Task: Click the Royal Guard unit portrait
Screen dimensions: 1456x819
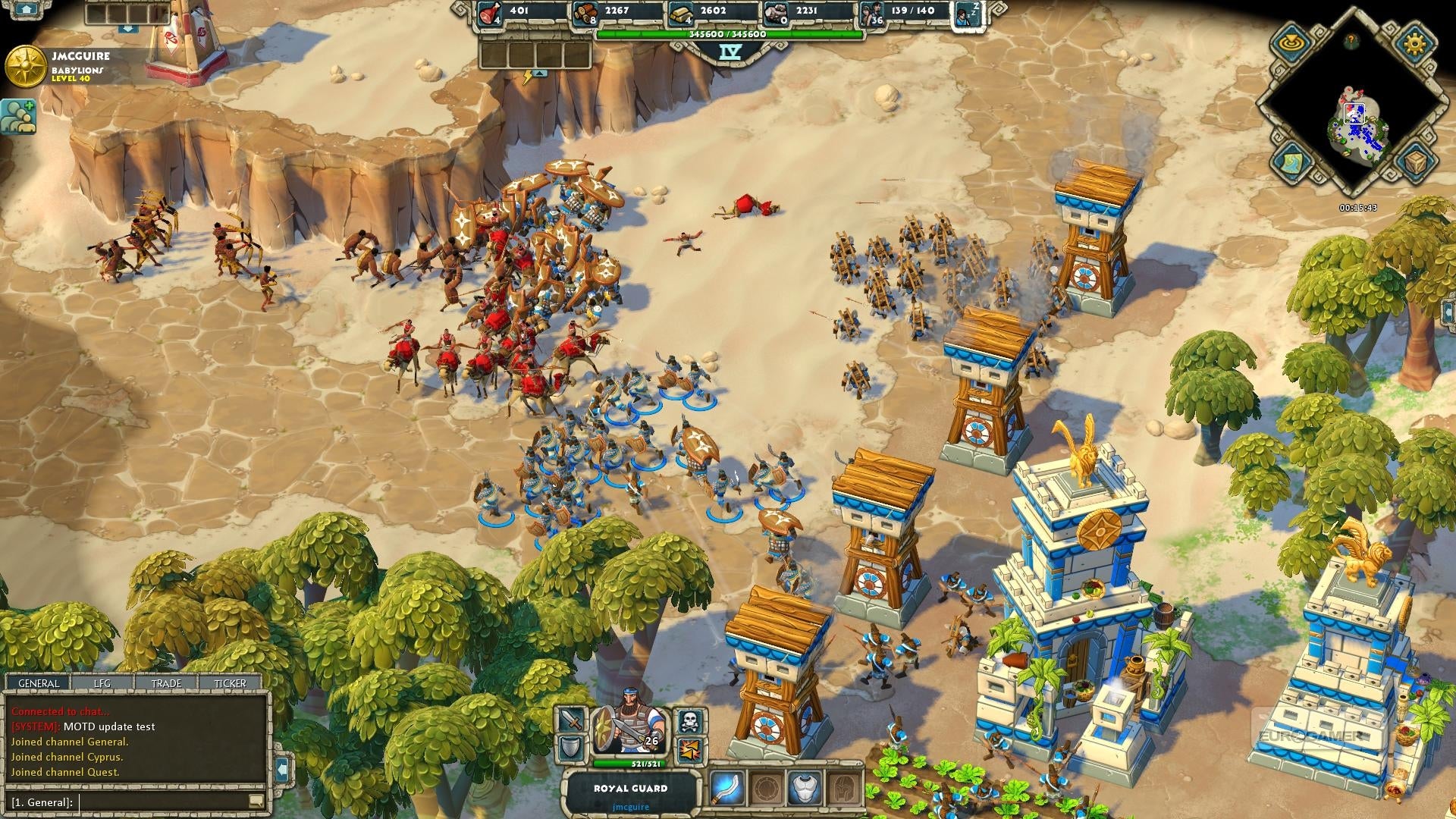Action: (x=629, y=730)
